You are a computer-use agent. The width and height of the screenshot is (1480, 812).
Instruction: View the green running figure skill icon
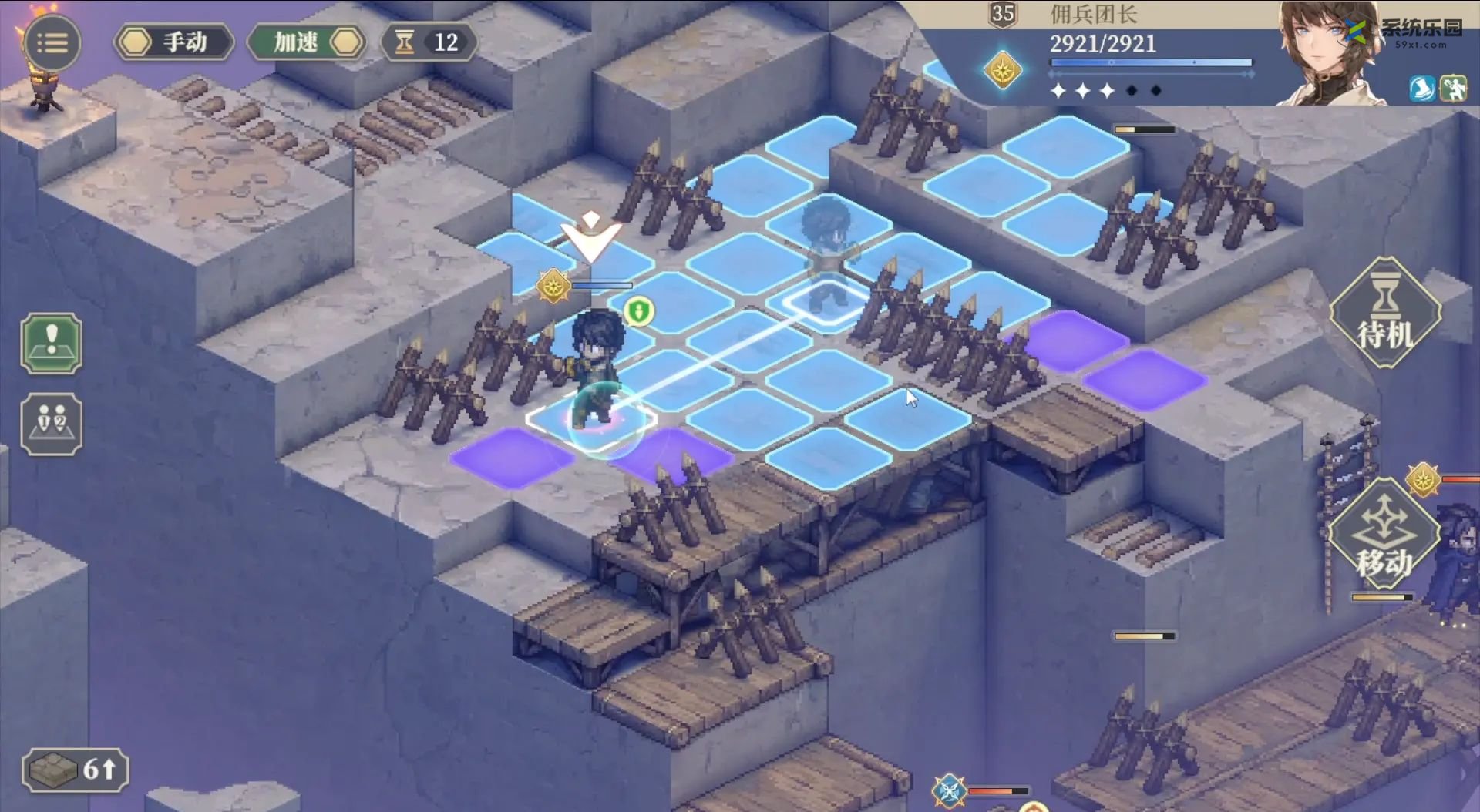point(1454,89)
